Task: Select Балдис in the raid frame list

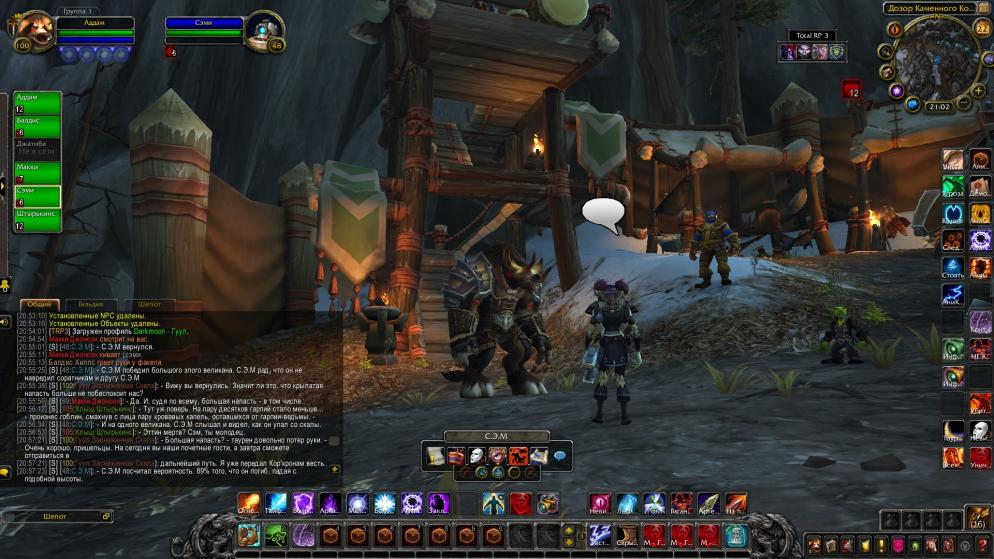Action: tap(37, 125)
